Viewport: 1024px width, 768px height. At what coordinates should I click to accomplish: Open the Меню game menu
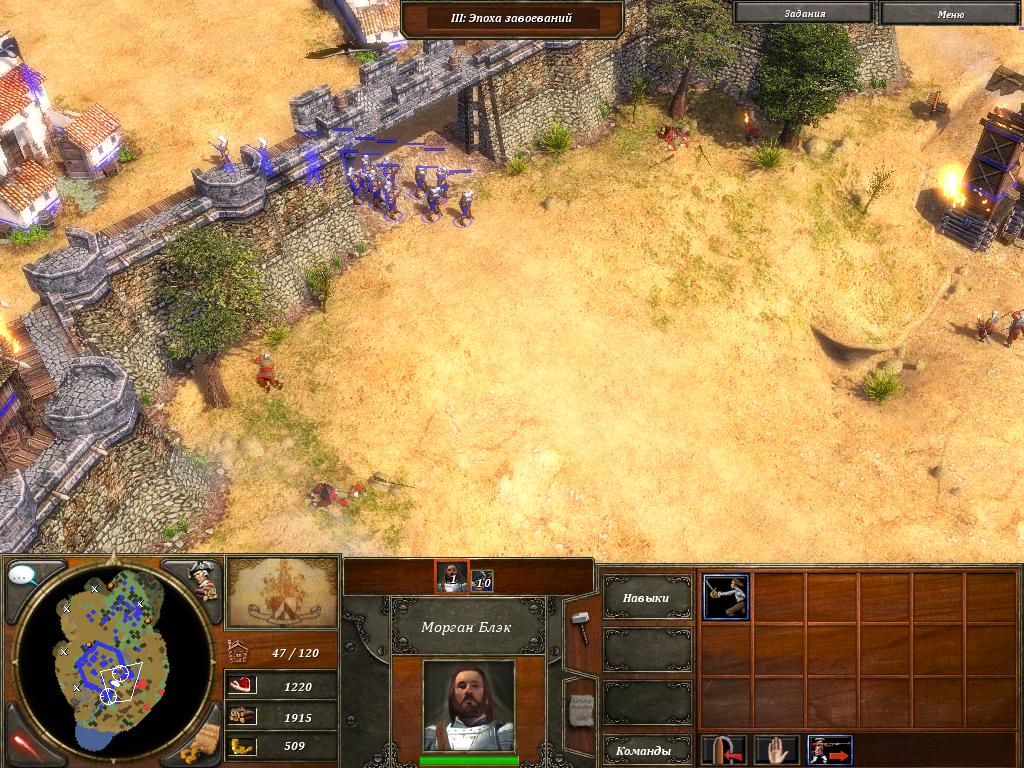pos(950,14)
